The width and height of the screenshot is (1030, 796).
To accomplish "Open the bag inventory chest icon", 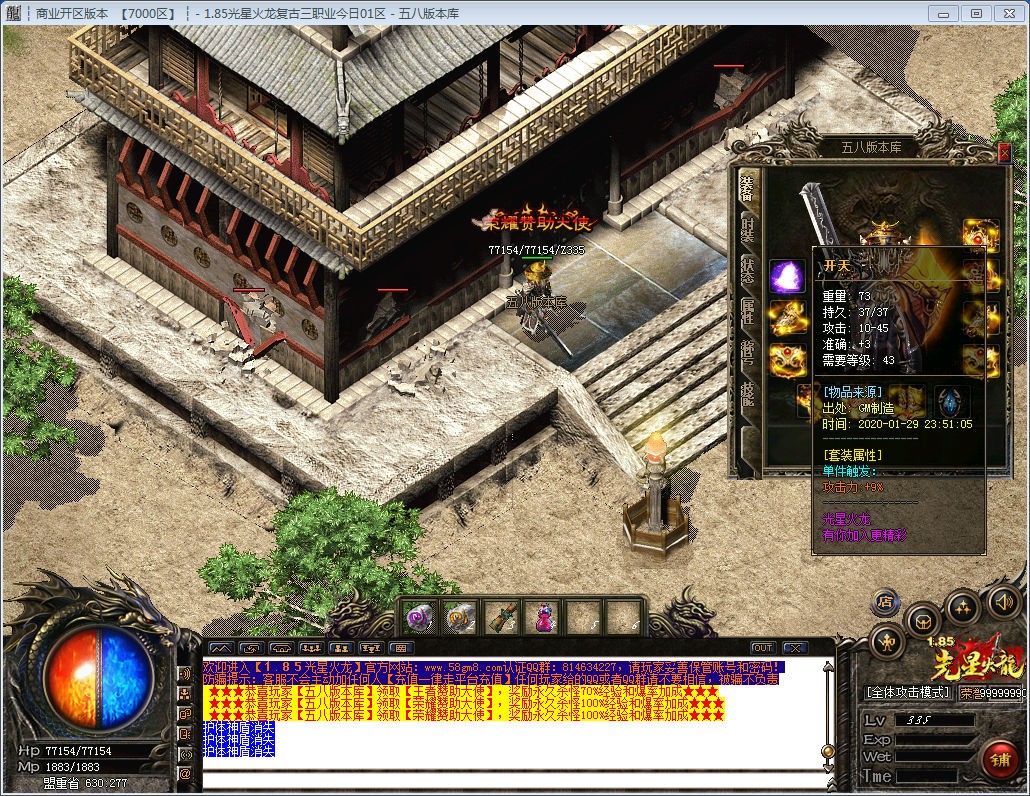I will click(x=921, y=619).
